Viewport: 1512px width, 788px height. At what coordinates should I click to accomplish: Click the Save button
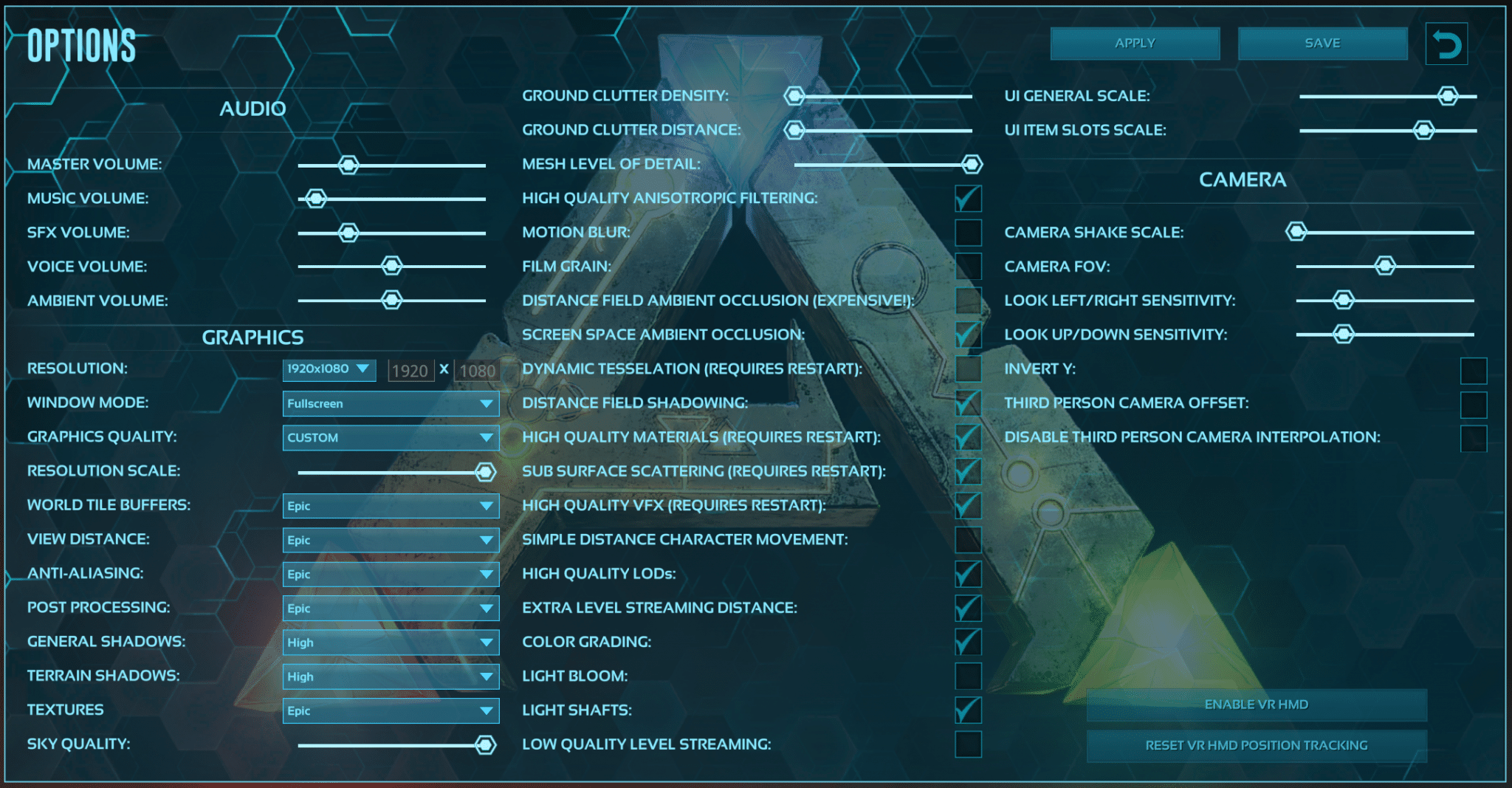click(x=1321, y=43)
